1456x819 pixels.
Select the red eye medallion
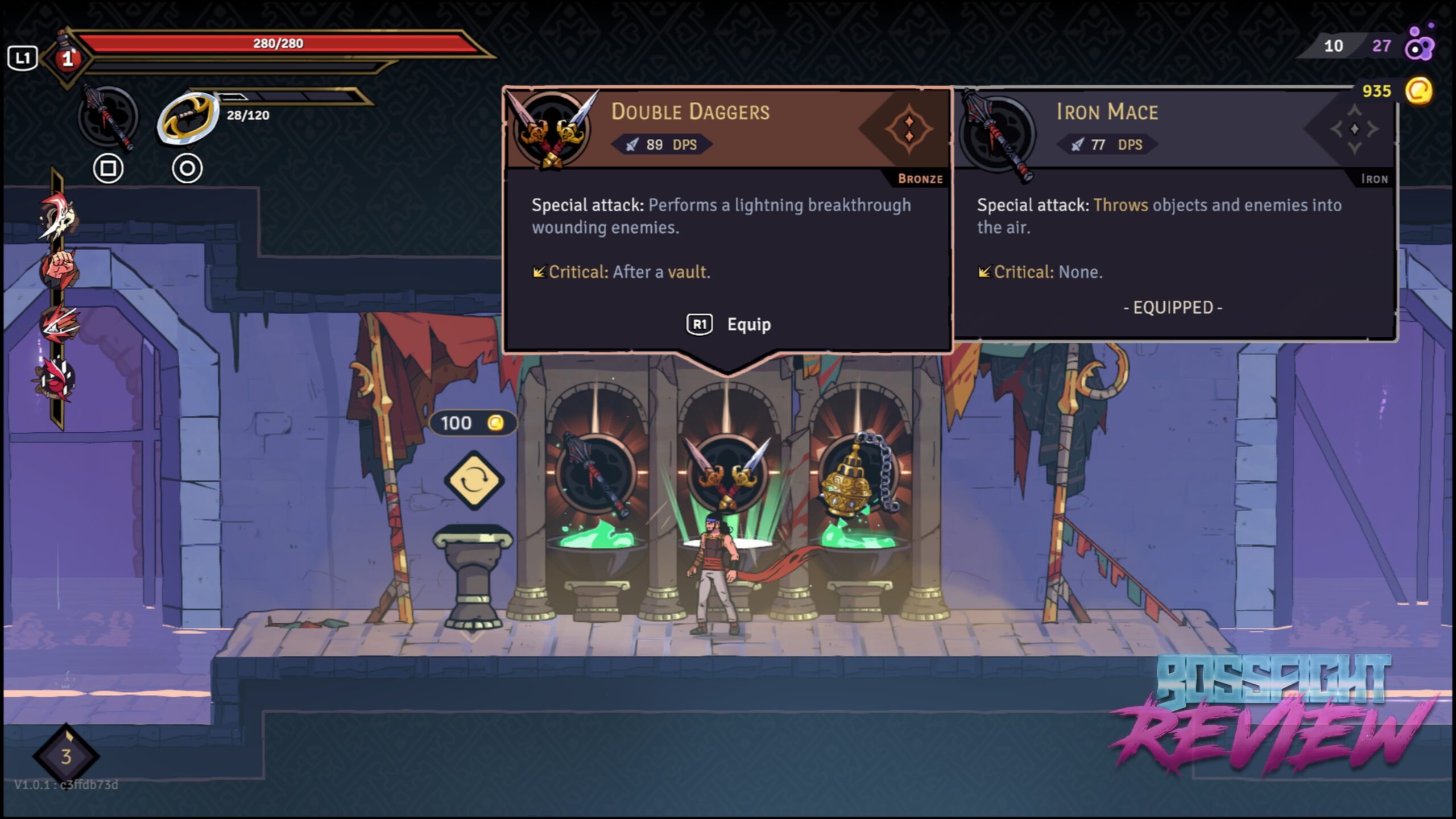pos(57,378)
